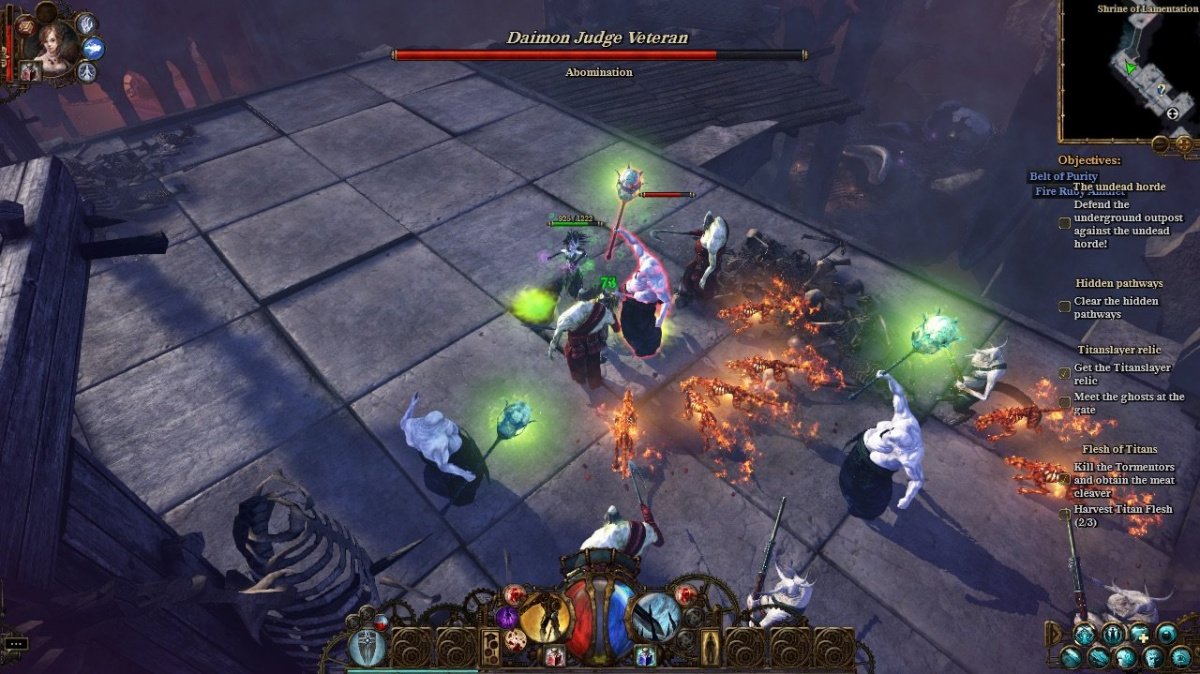
Task: Zoom out the minimap with minus button
Action: (x=1160, y=145)
